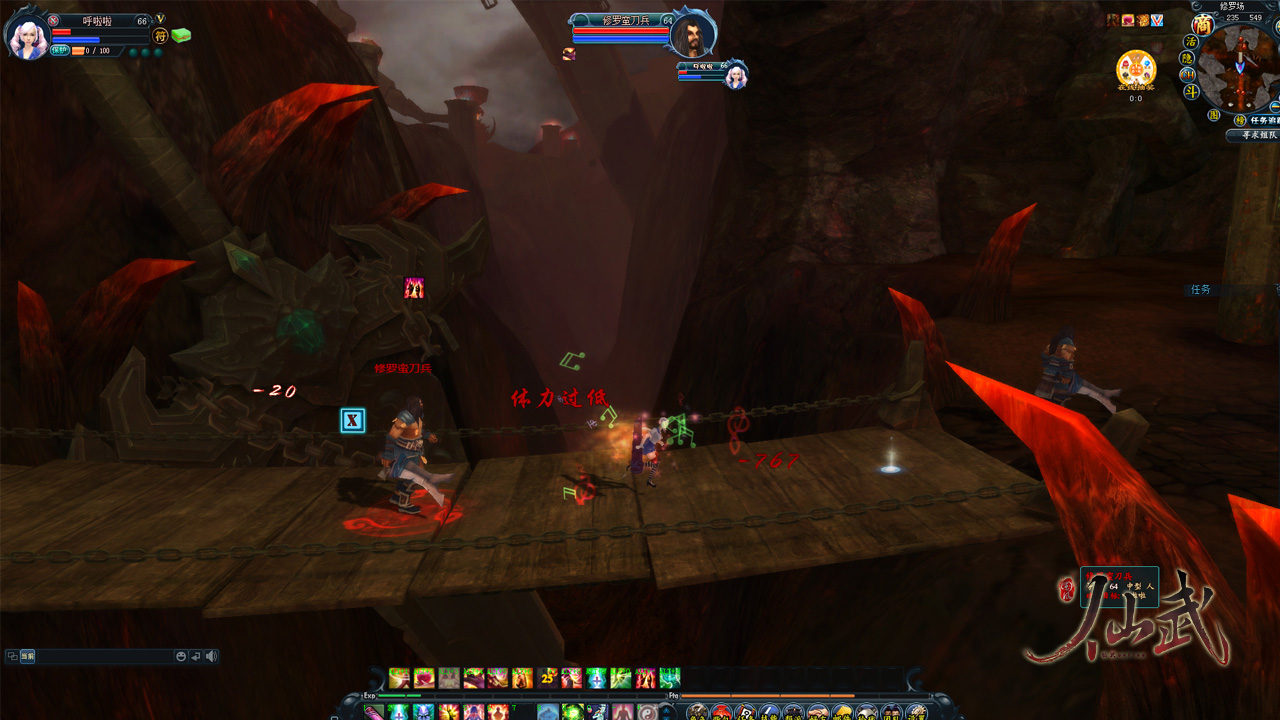Viewport: 1280px width, 720px height.
Task: Toggle the 隐 hide button
Action: pos(1188,58)
